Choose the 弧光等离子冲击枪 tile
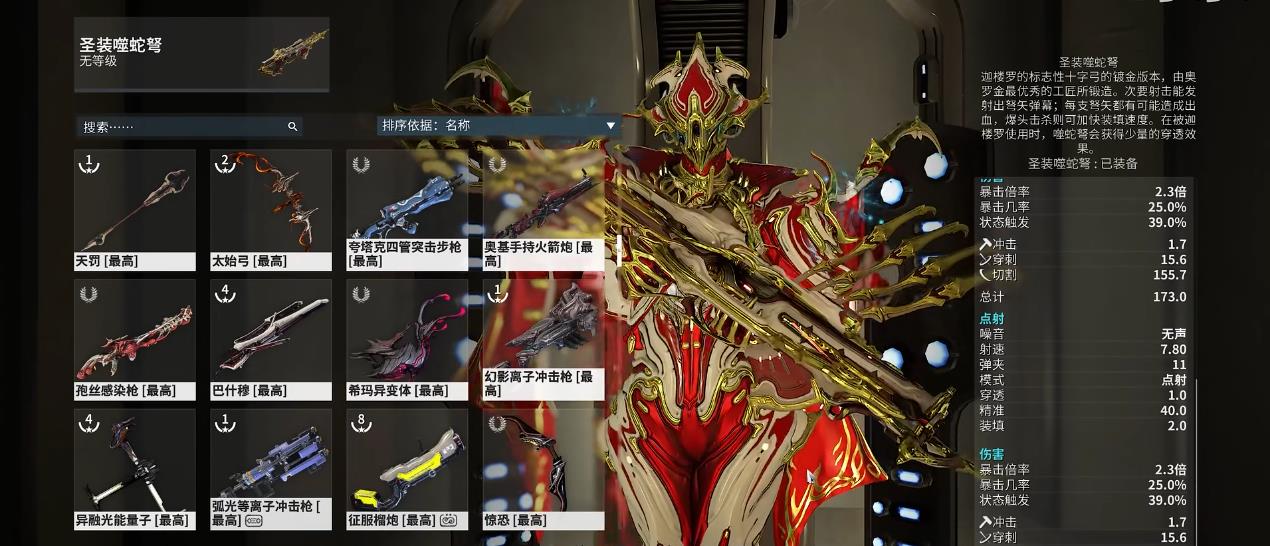Screen dimensions: 1270x546 click(x=271, y=469)
